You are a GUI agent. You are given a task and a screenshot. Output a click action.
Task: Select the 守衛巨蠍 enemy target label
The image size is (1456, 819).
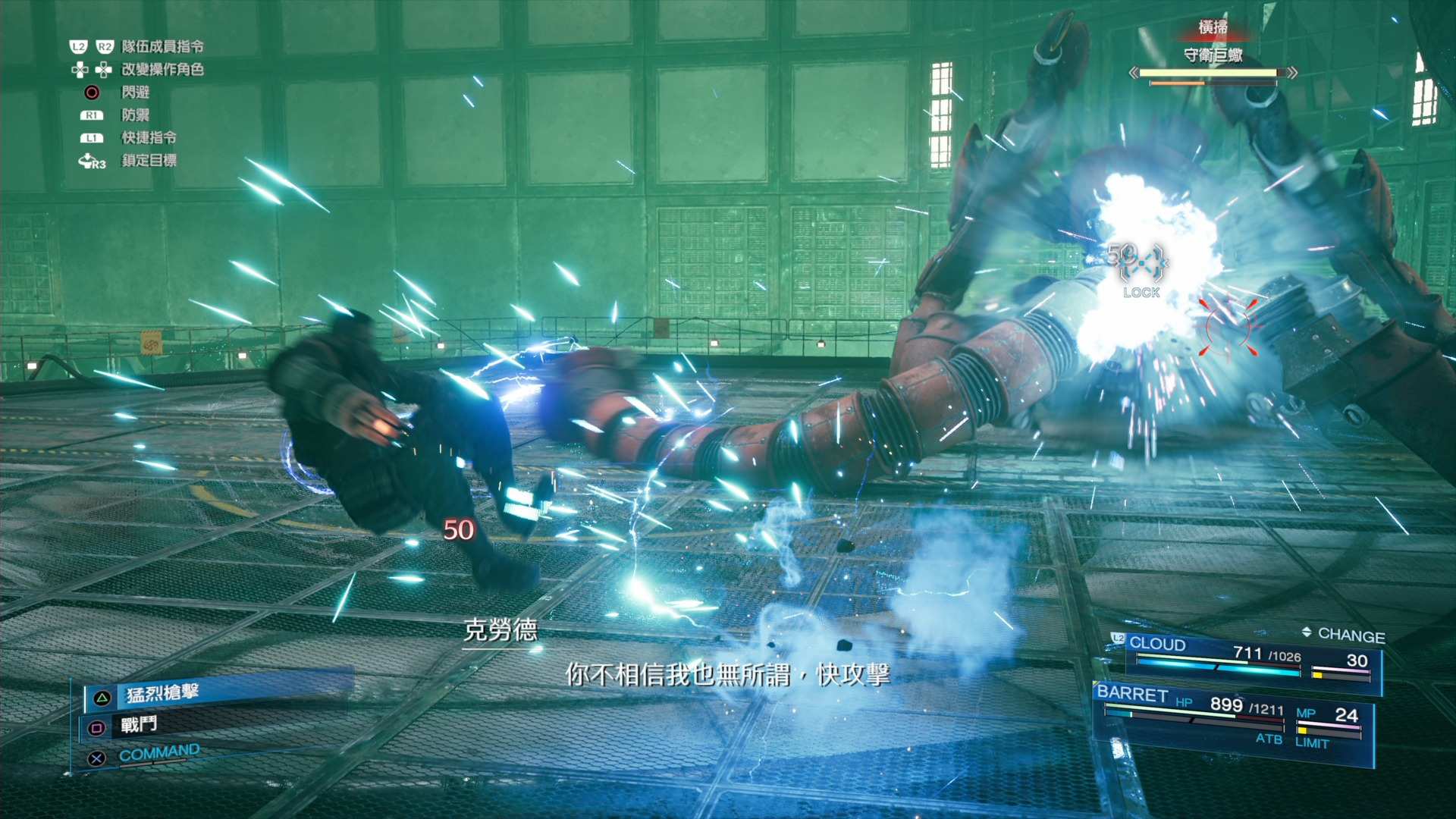[x=1213, y=55]
